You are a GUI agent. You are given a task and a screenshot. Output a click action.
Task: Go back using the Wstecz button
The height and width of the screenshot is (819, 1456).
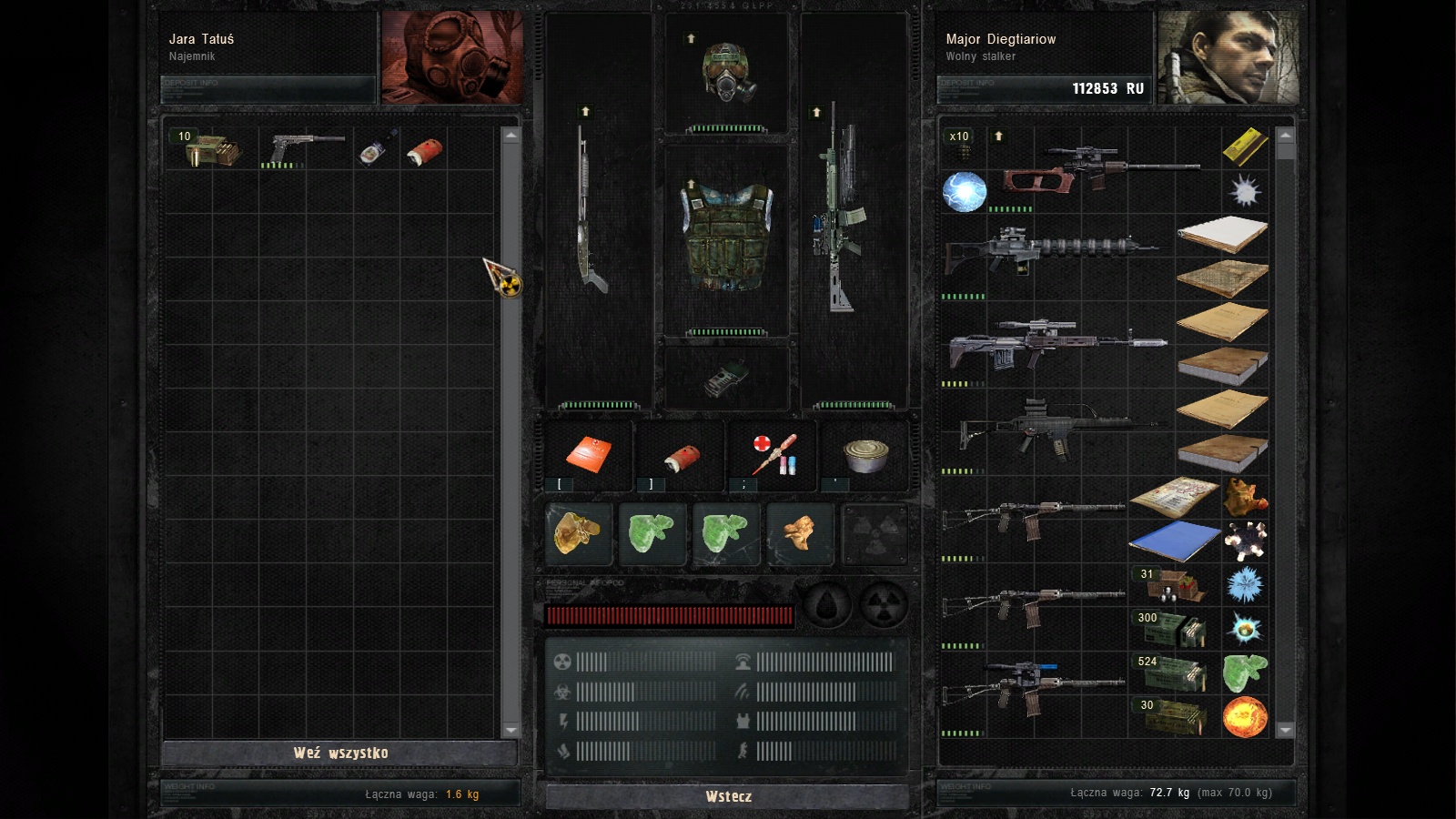(728, 796)
